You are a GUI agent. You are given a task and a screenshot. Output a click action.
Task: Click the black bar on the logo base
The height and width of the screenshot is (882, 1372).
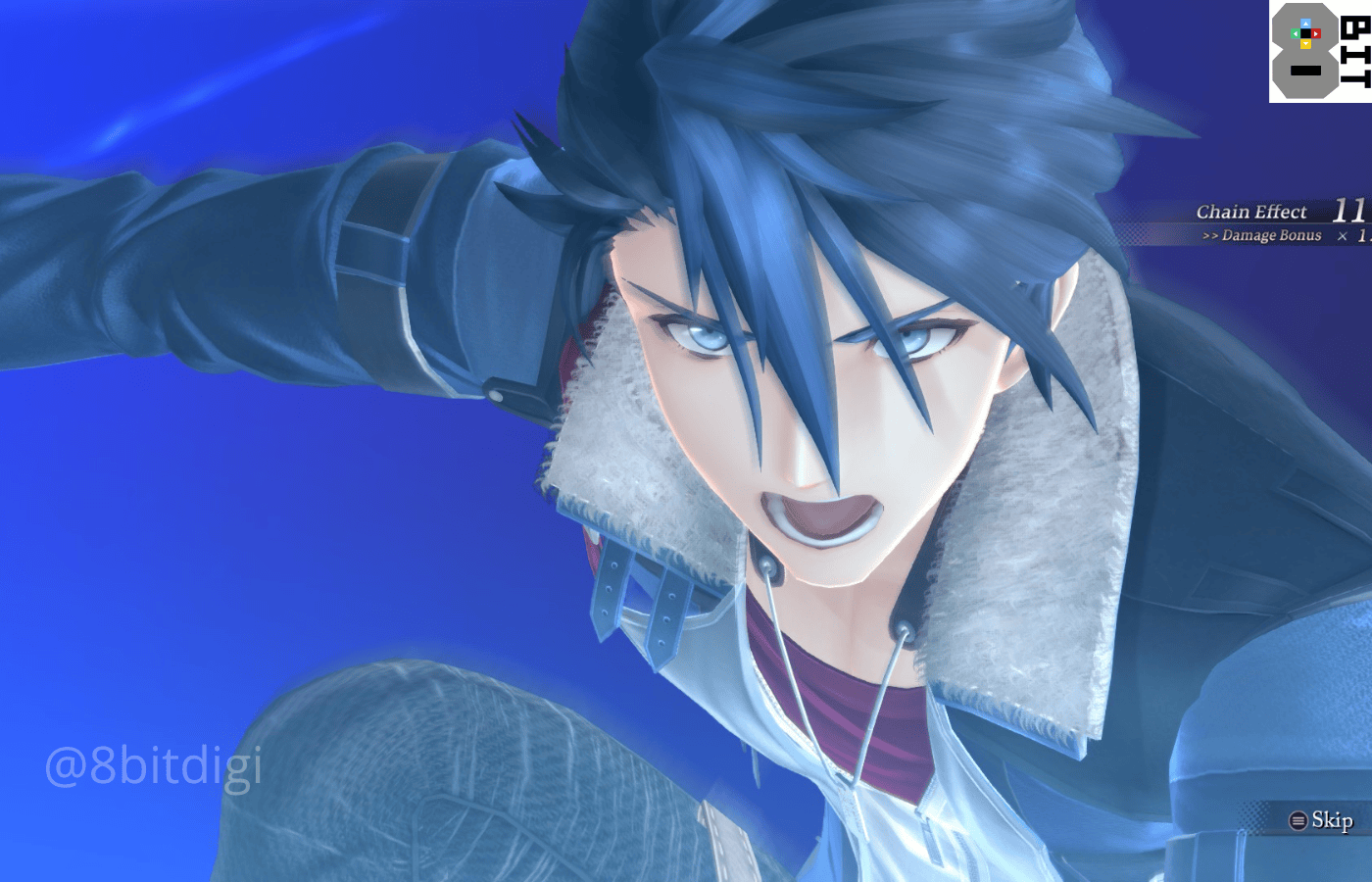coord(1305,71)
